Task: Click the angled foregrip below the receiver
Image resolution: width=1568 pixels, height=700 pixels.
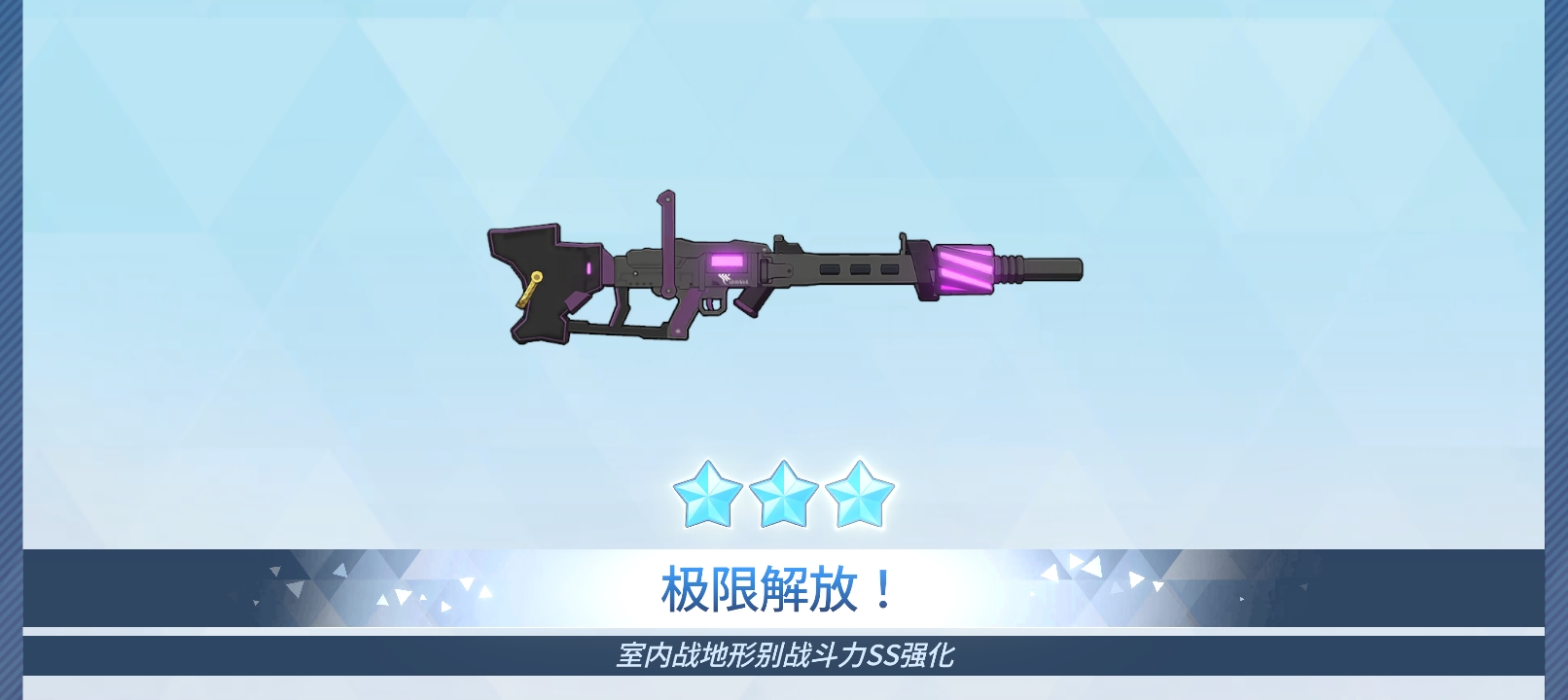Action: pyautogui.click(x=750, y=300)
